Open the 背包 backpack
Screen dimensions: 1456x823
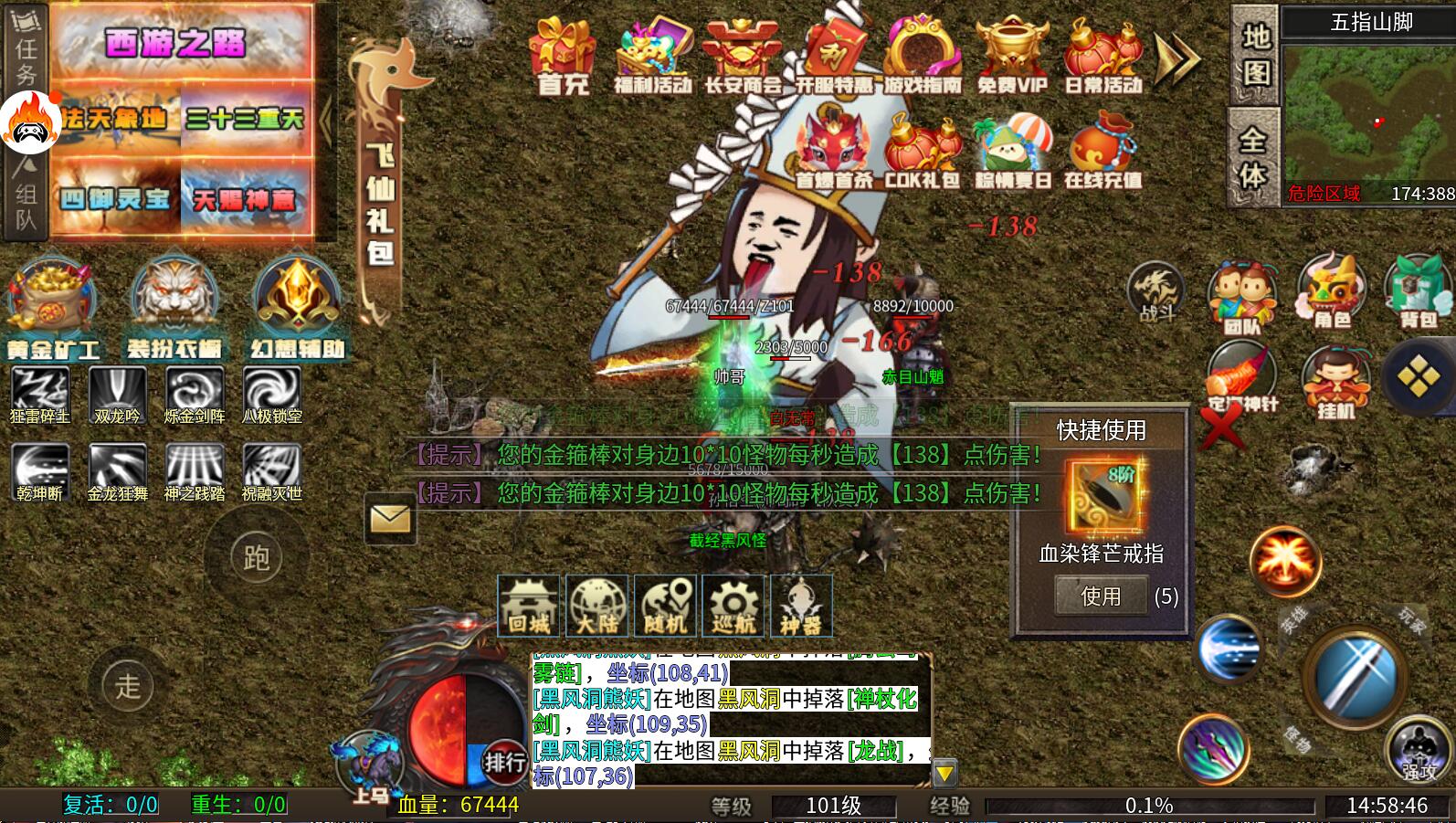[x=1418, y=292]
